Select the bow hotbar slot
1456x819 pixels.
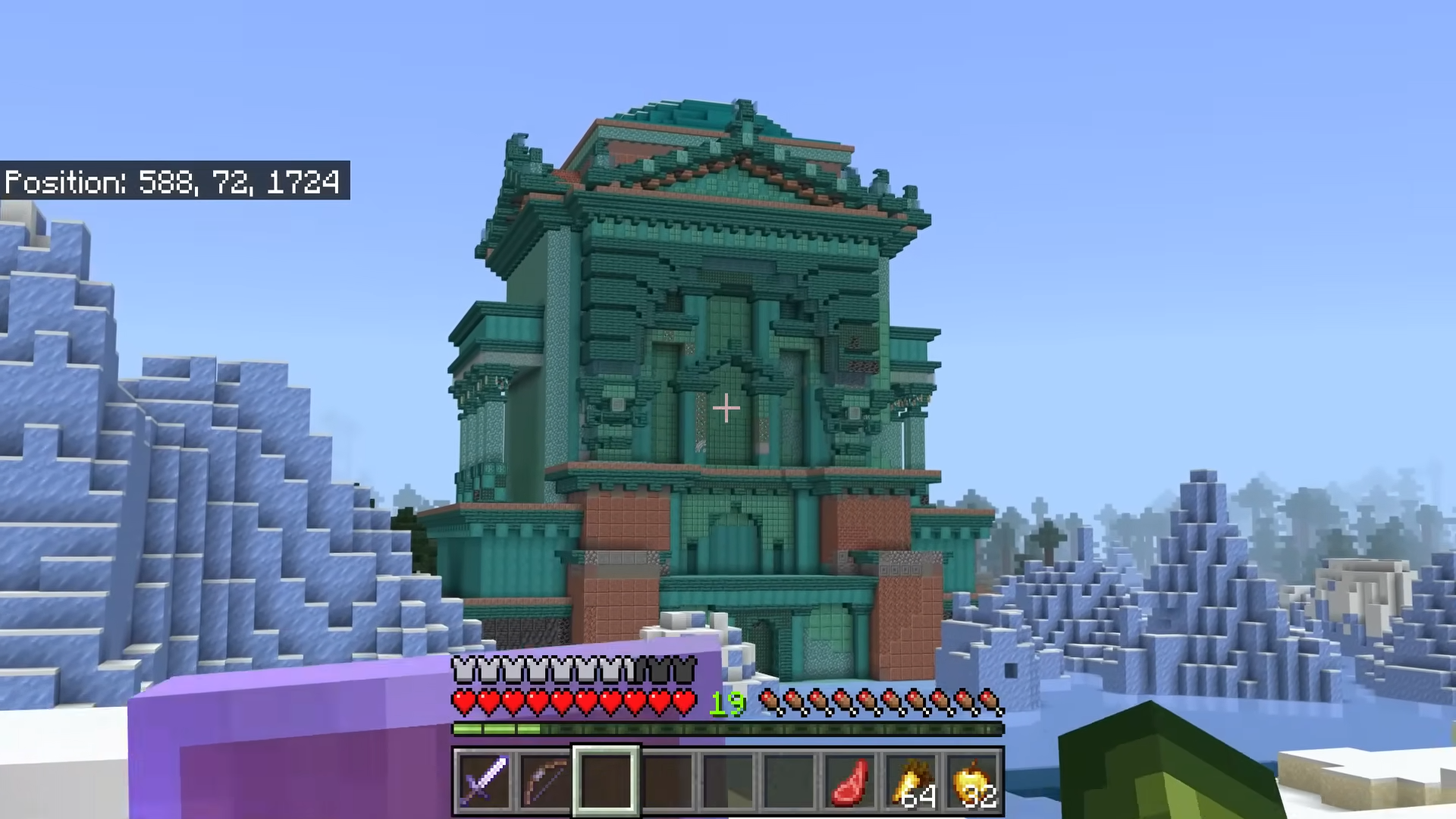click(545, 780)
